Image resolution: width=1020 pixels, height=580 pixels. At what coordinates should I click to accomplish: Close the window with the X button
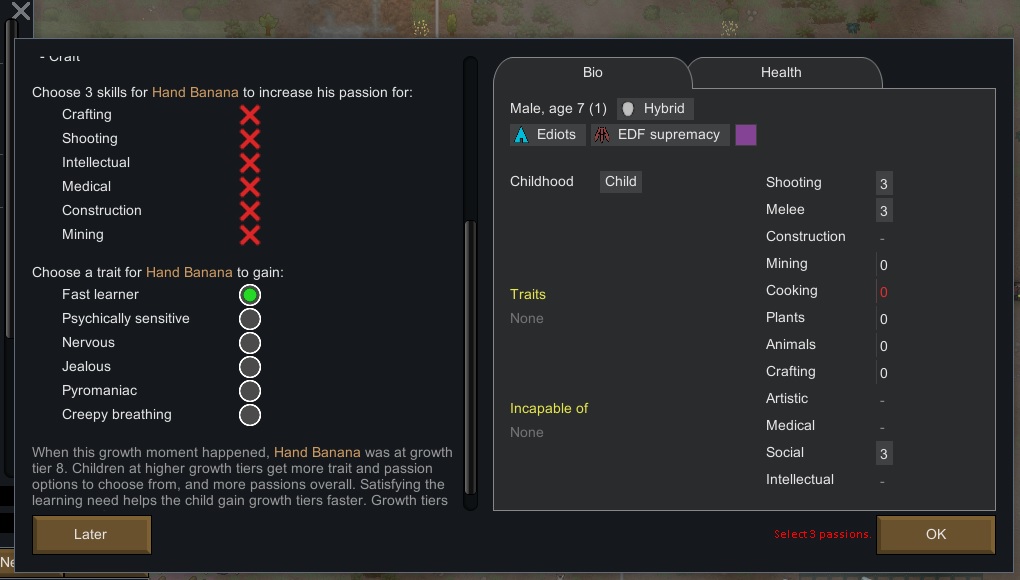coord(19,13)
